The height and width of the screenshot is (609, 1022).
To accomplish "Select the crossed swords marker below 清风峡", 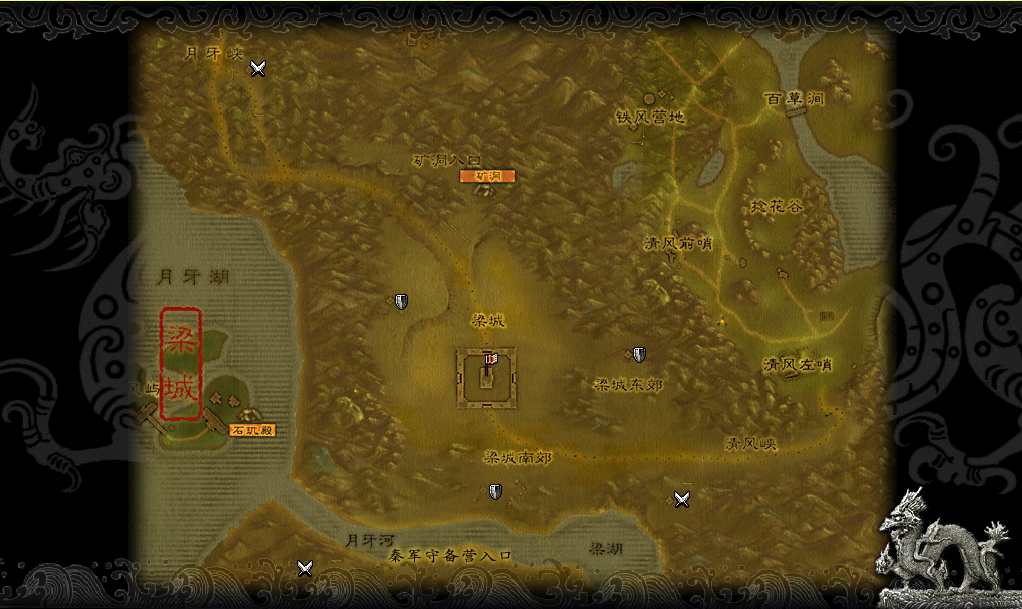I will (x=682, y=499).
